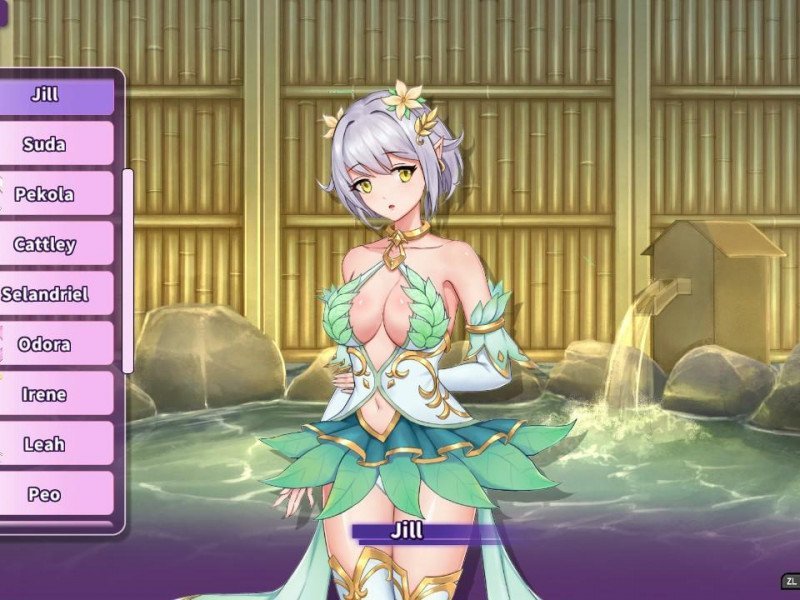Pick Peo from the character list
Viewport: 800px width, 600px height.
click(x=45, y=494)
